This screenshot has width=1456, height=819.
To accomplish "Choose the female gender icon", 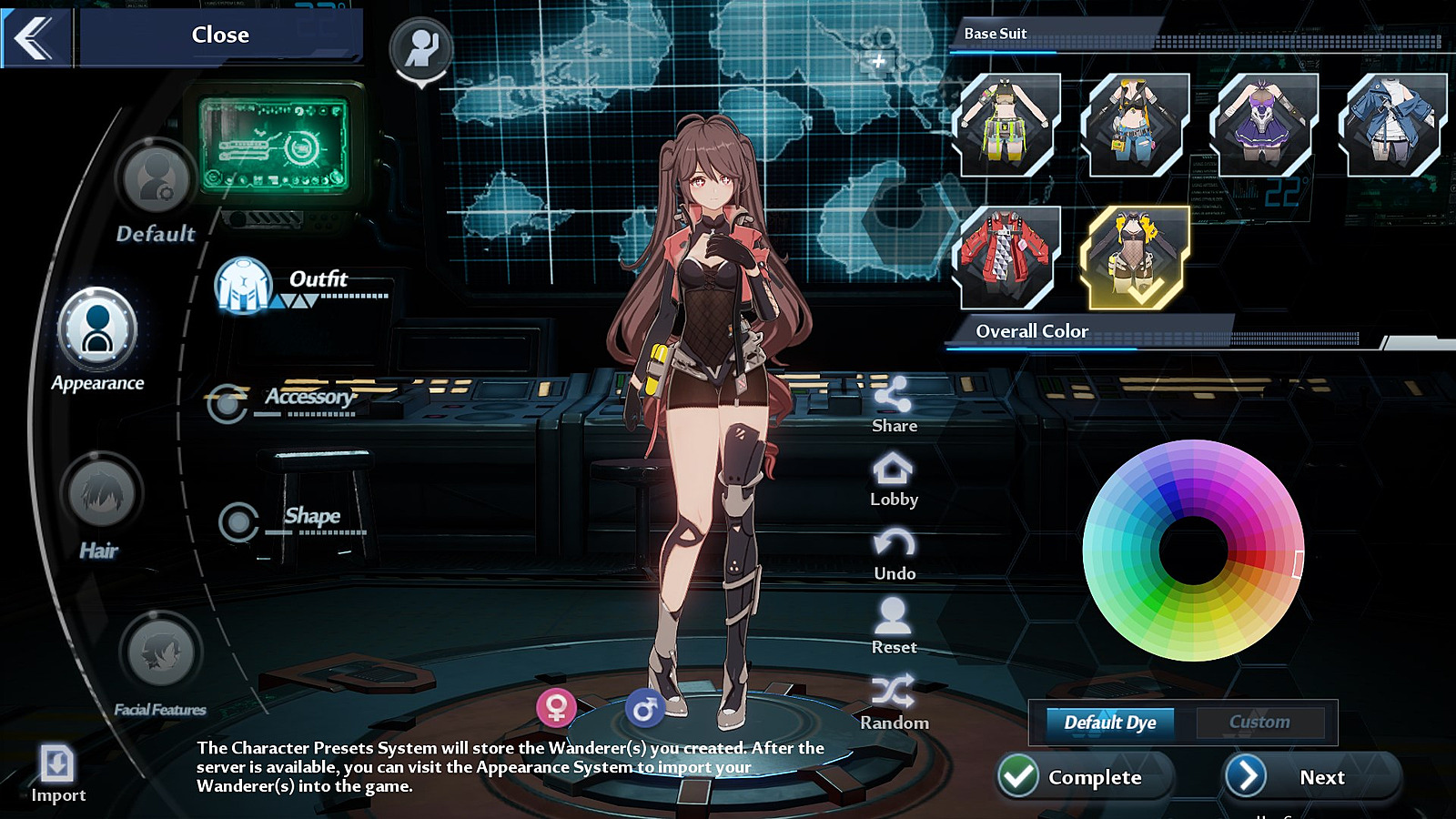I will point(556,707).
